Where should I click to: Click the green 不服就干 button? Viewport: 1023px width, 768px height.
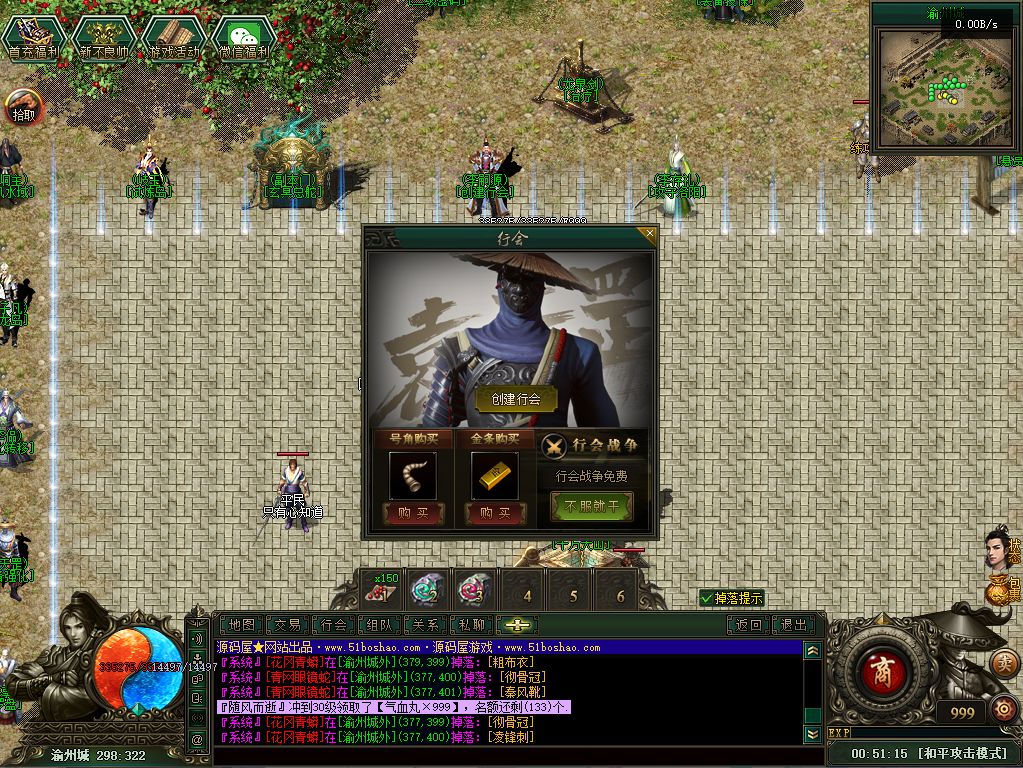tap(592, 507)
